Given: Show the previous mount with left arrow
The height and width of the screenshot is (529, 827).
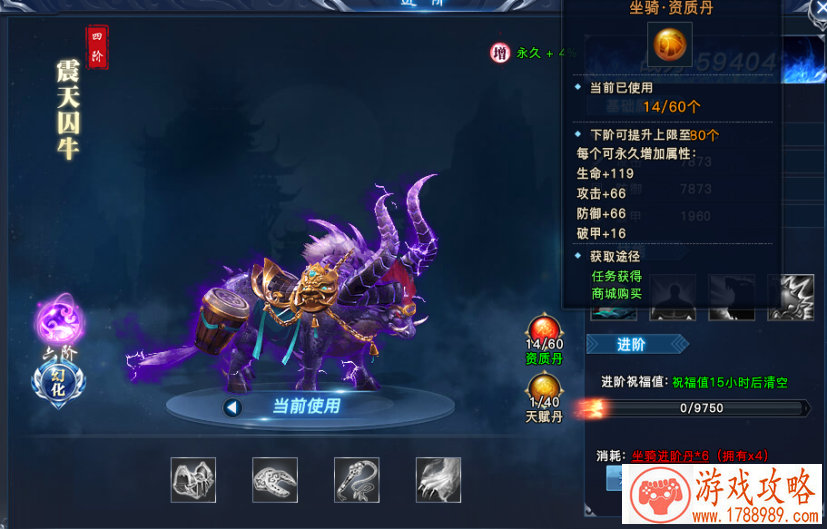Looking at the screenshot, I should point(233,407).
